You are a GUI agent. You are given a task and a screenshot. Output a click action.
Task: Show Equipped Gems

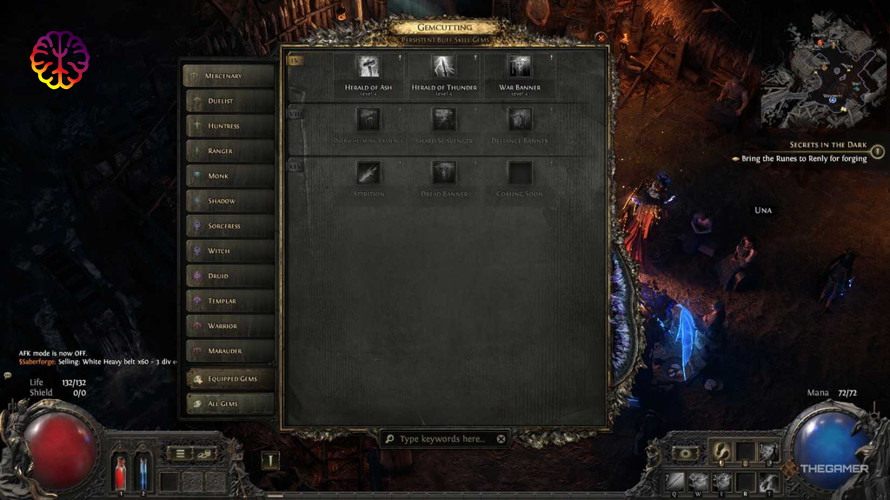[229, 379]
